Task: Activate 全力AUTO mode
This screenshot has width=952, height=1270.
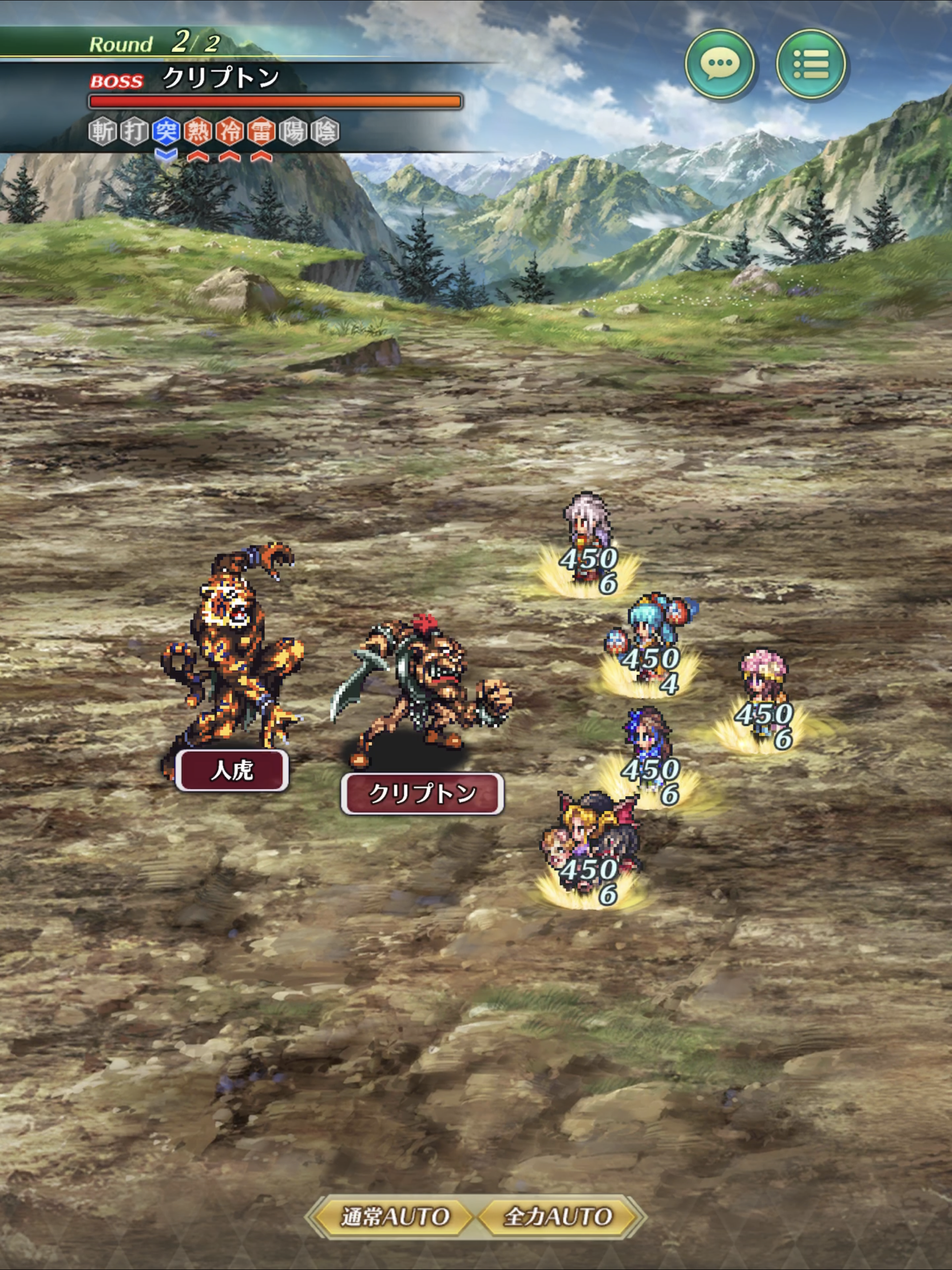Action: point(557,1216)
